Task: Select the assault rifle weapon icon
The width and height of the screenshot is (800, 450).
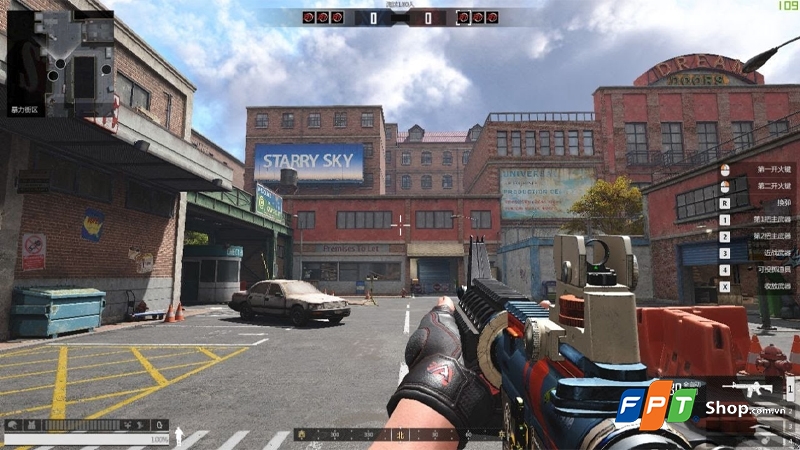Action: (x=743, y=389)
